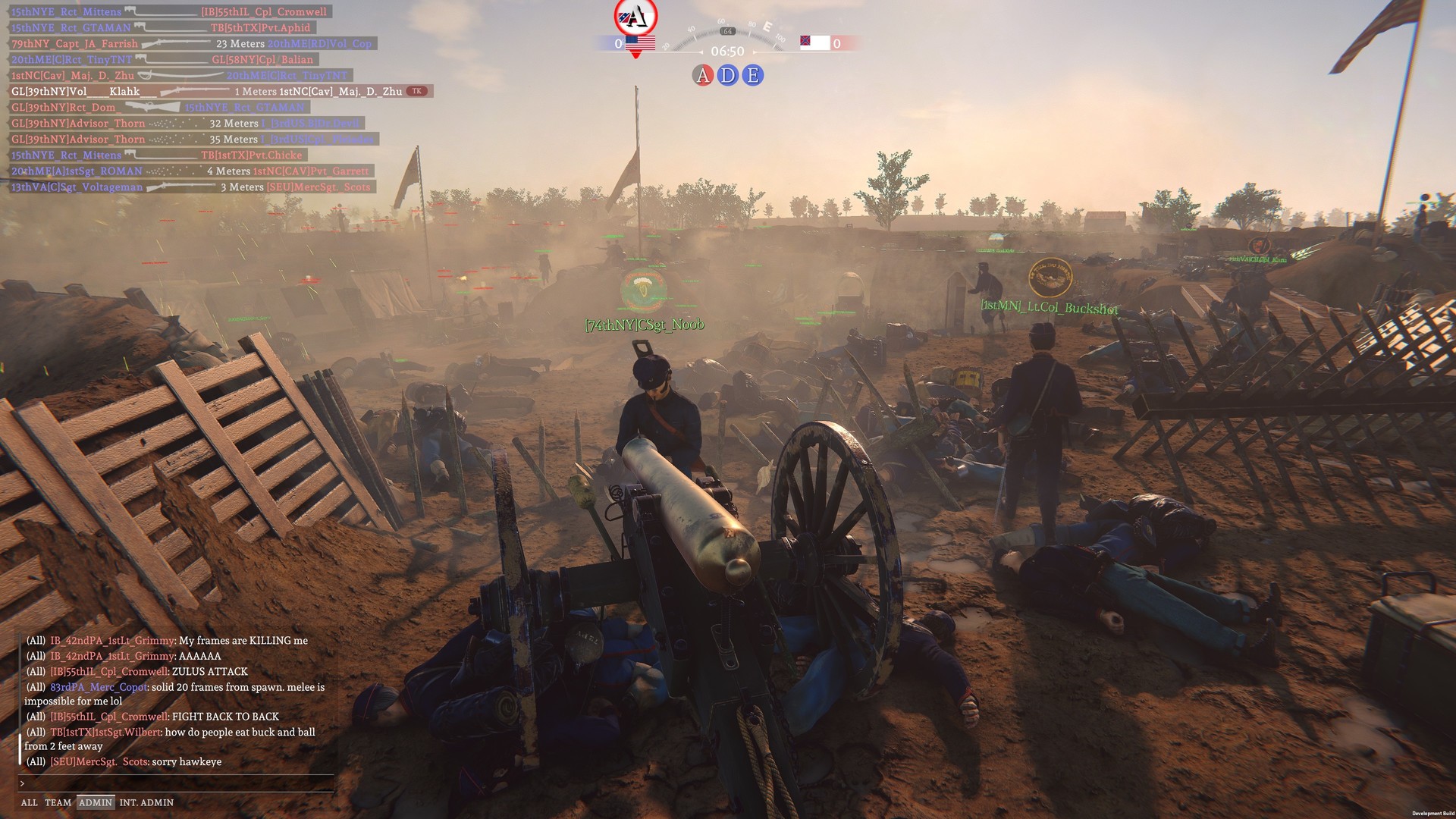Click the 83rdPA_Merc_Copot player name in chat
Screen dimensions: 1456x819
[x=96, y=687]
